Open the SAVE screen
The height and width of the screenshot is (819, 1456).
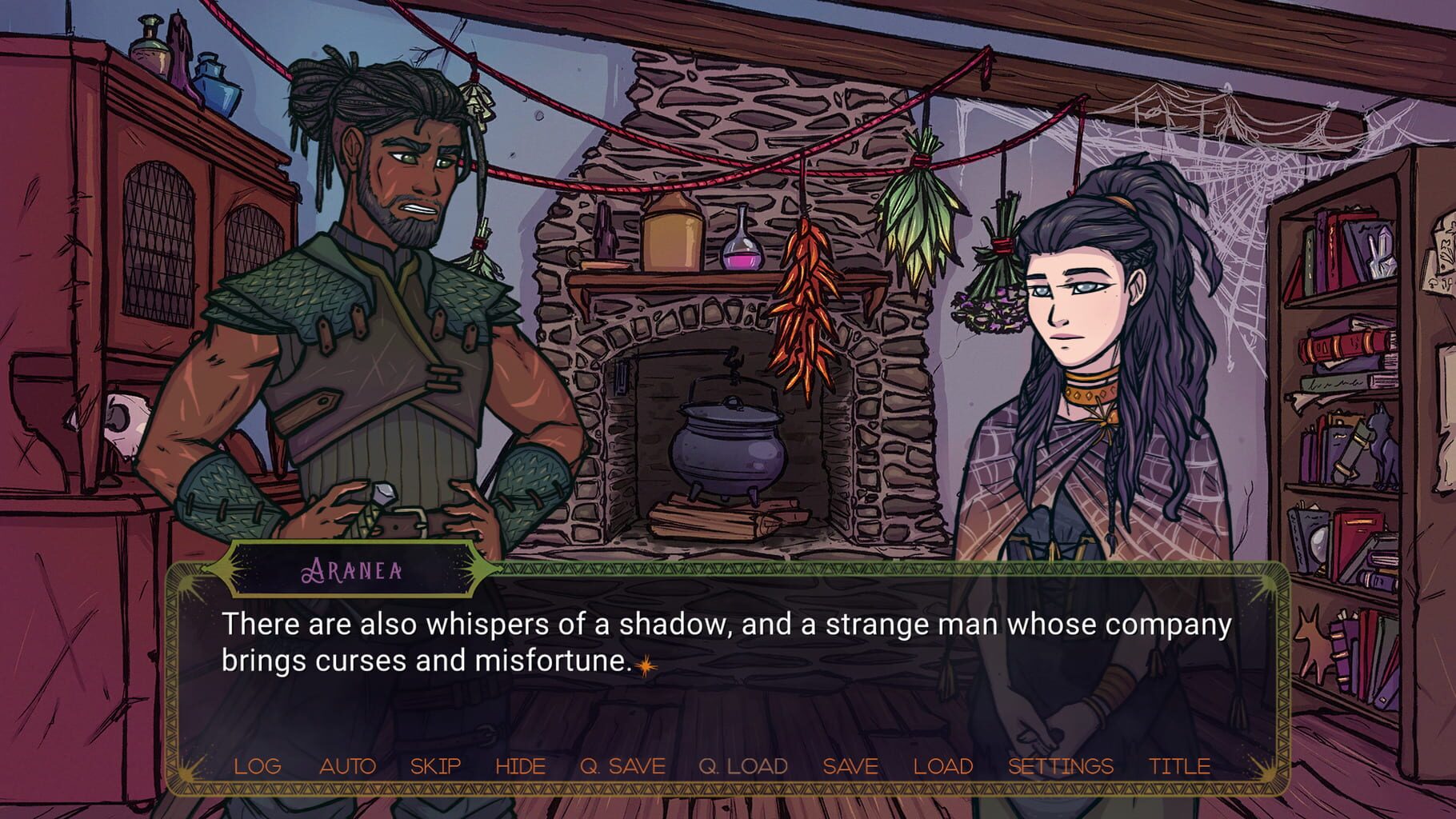[x=850, y=765]
